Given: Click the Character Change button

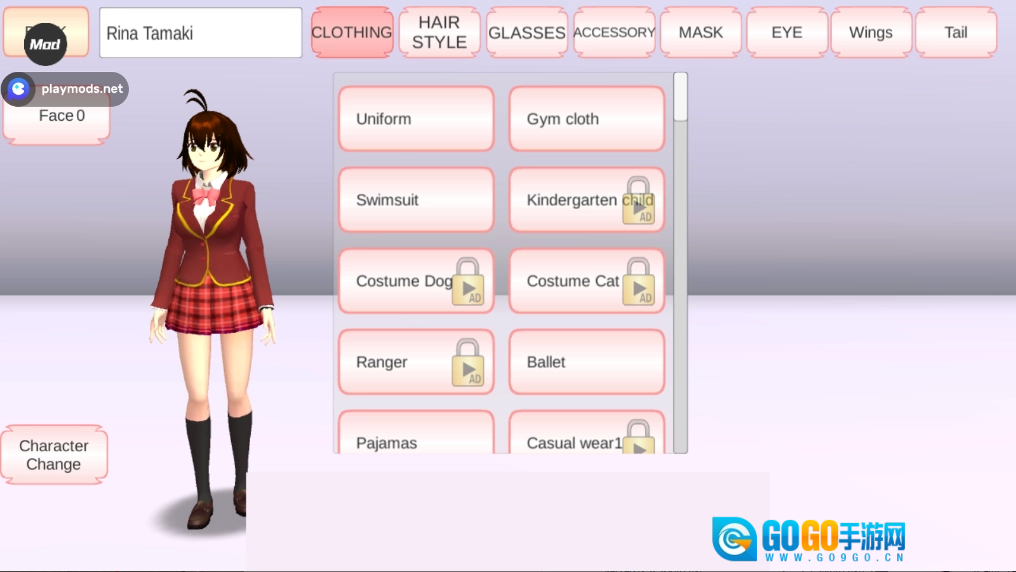Looking at the screenshot, I should click(x=54, y=455).
